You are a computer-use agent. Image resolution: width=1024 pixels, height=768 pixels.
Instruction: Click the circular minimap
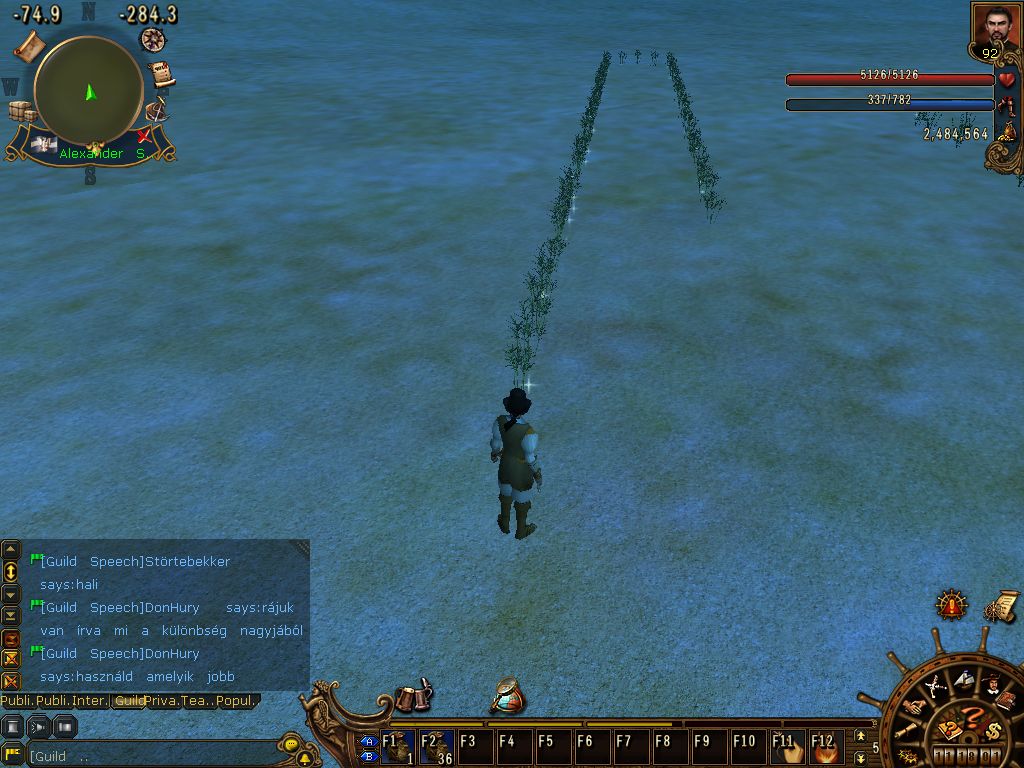point(88,92)
